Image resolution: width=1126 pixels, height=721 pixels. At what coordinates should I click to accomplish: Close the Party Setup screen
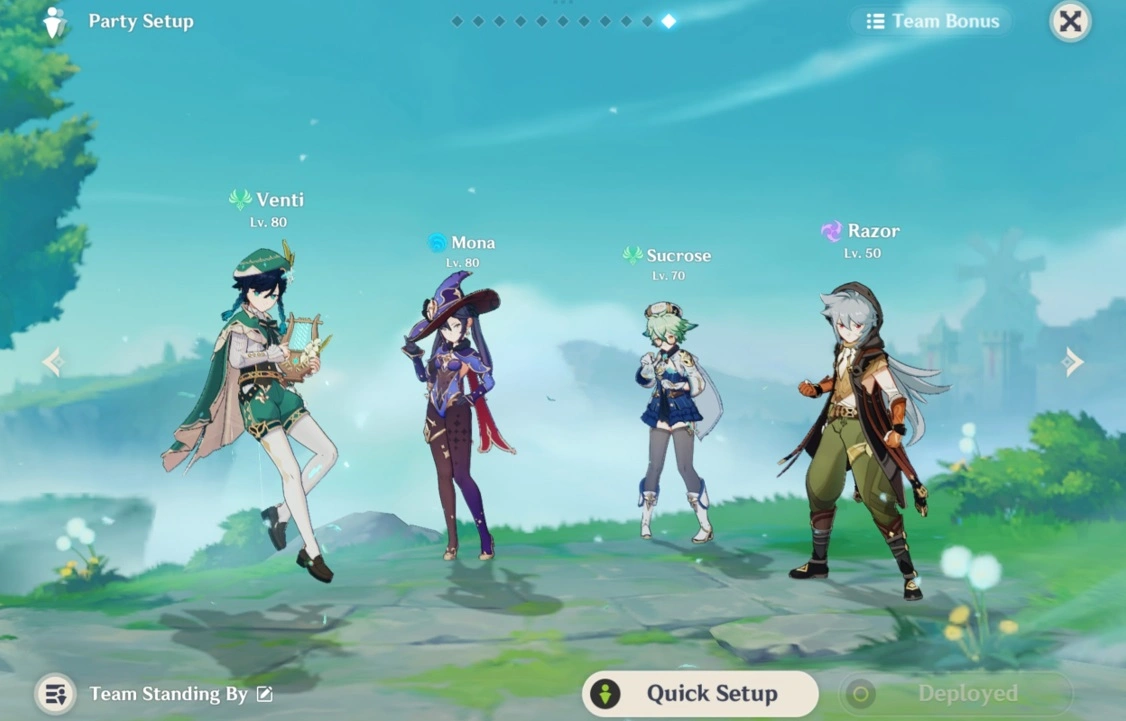point(1070,21)
